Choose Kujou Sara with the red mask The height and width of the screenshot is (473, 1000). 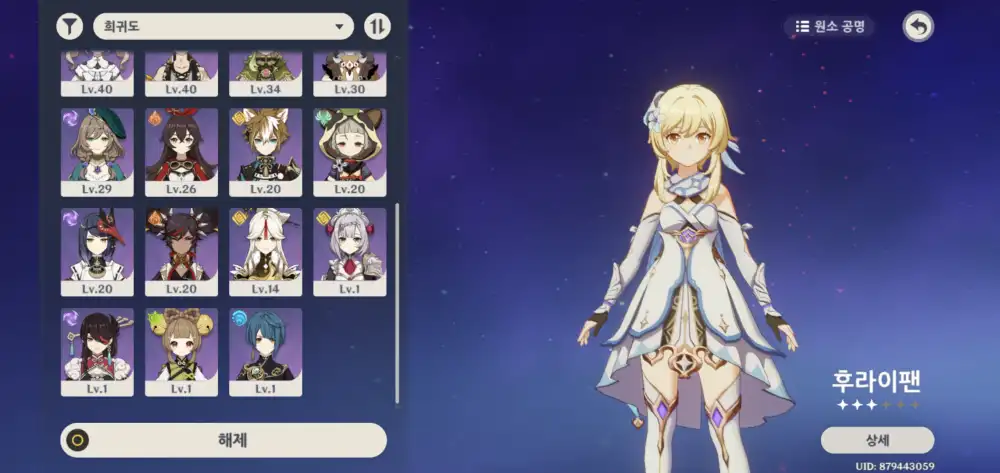click(97, 250)
